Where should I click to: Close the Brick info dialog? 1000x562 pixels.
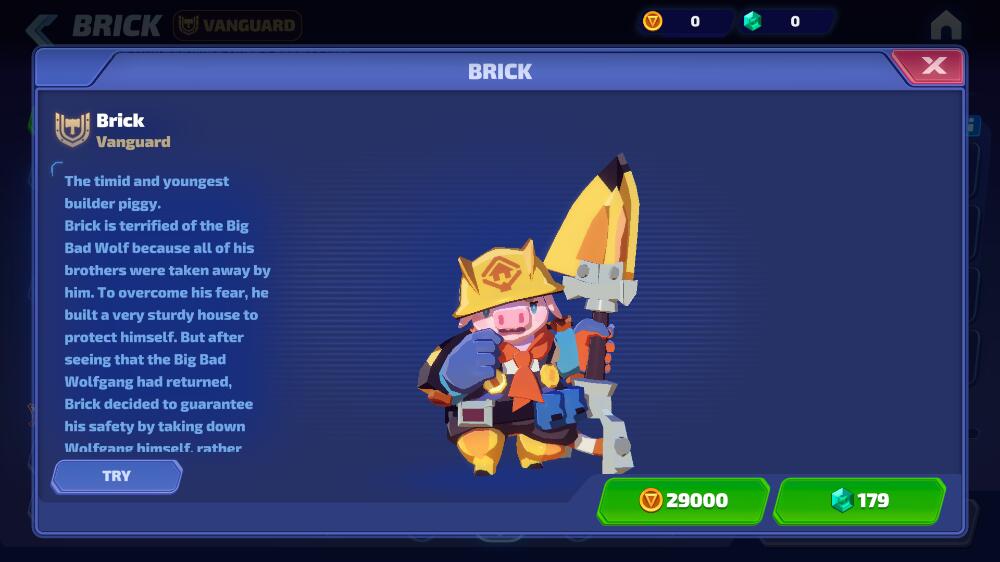pyautogui.click(x=933, y=67)
